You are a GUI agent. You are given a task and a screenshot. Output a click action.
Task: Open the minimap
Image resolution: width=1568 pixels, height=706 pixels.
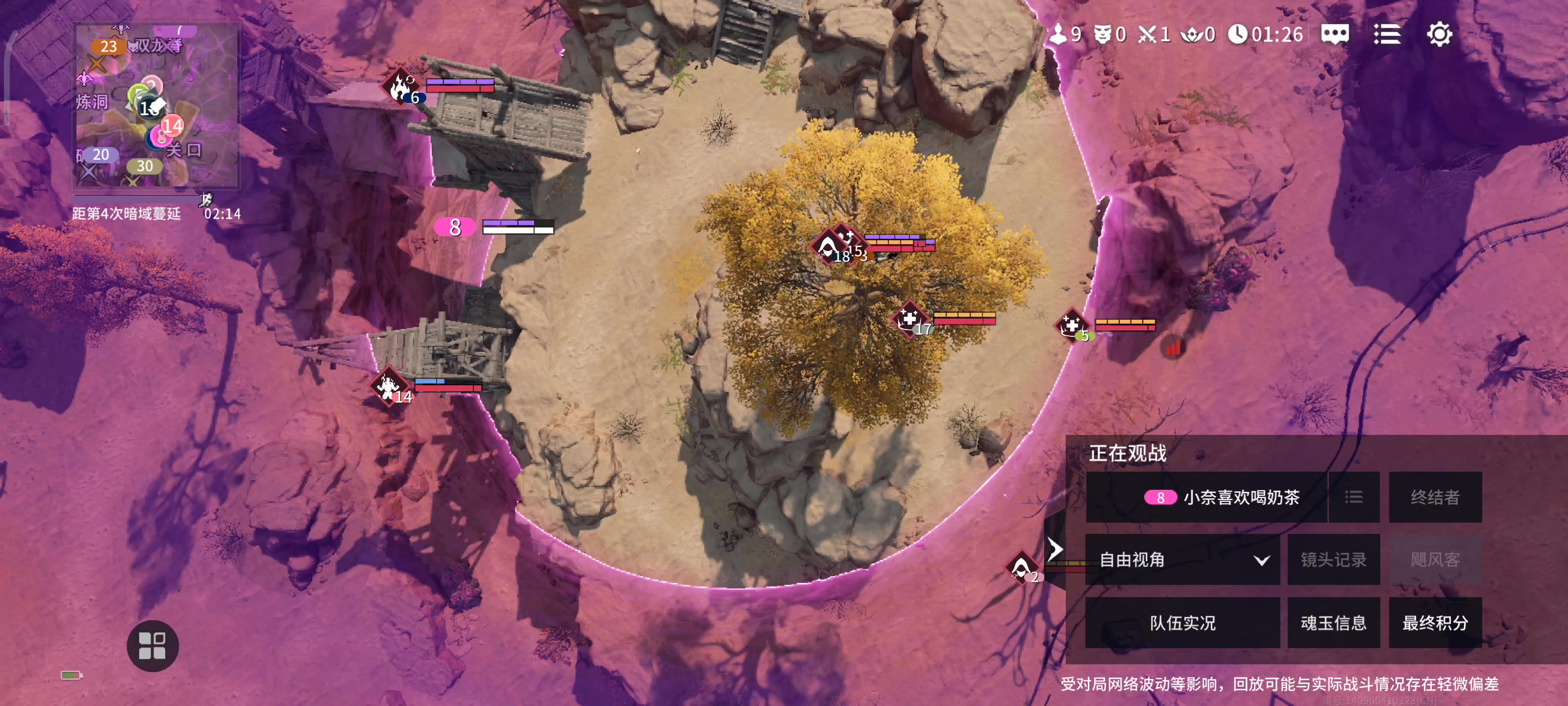click(156, 105)
